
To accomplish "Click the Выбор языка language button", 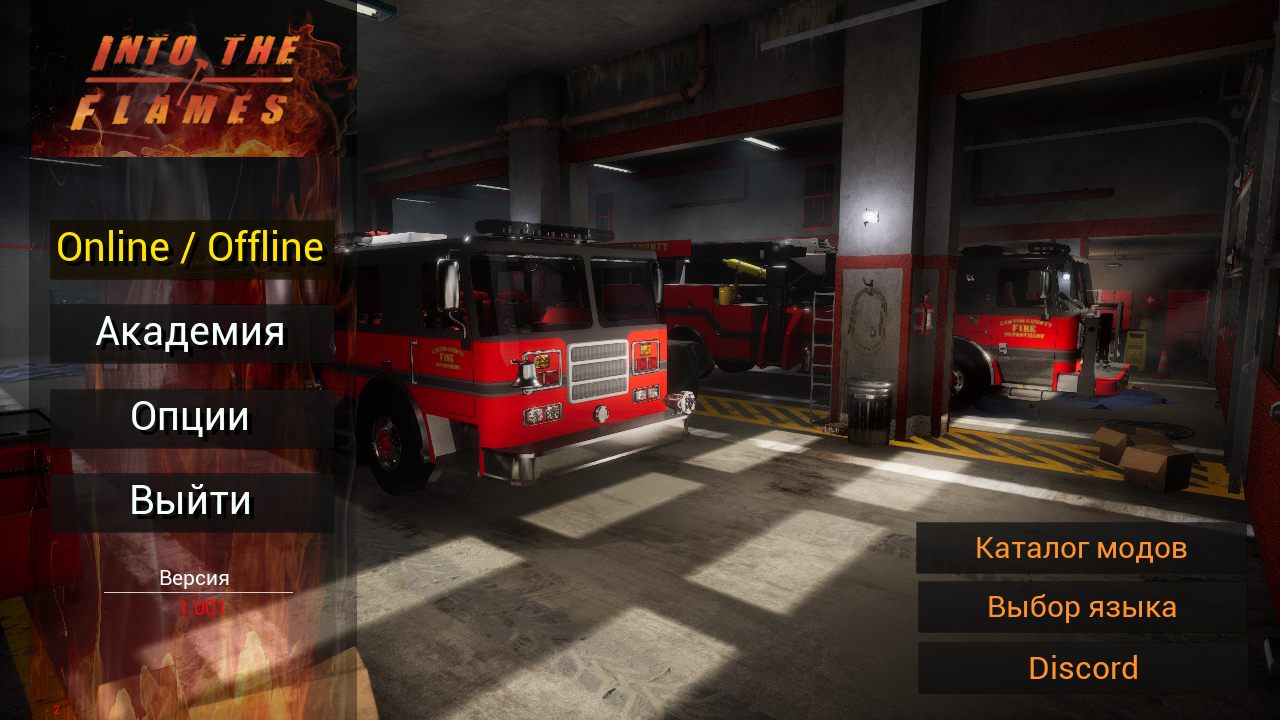I will click(1081, 607).
